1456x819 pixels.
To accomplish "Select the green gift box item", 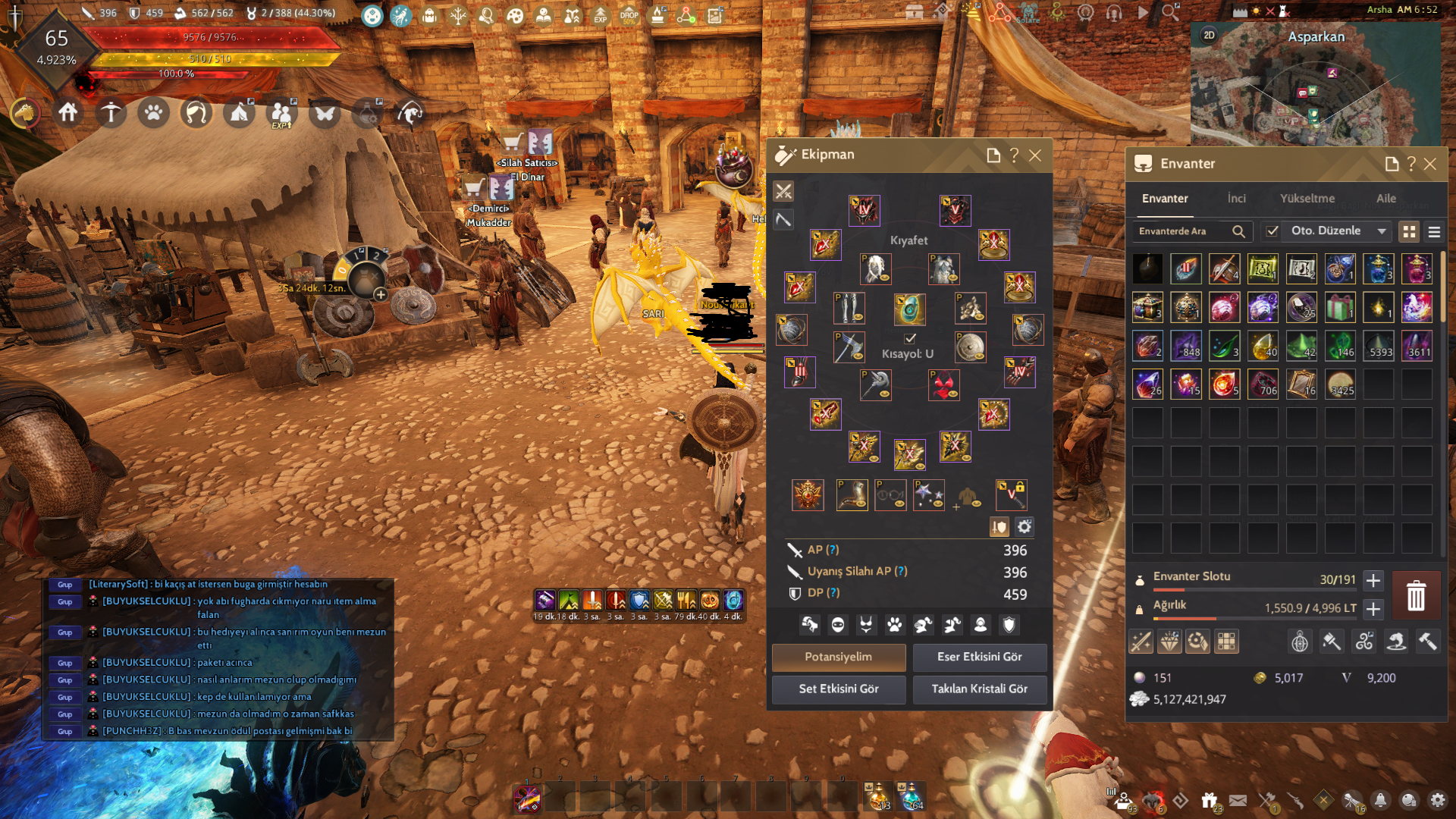I will click(x=1340, y=308).
